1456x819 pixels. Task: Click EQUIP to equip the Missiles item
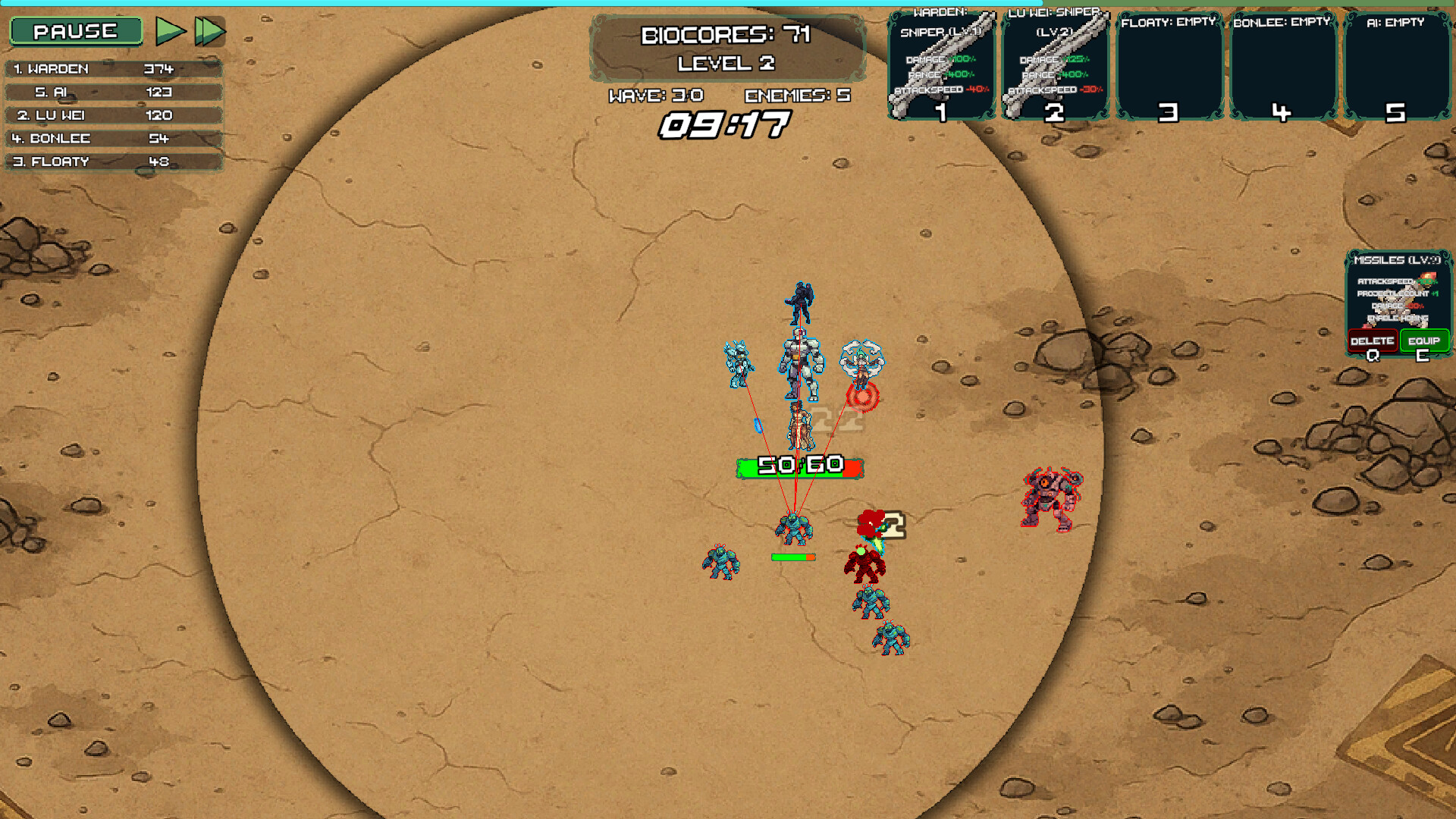pos(1425,340)
